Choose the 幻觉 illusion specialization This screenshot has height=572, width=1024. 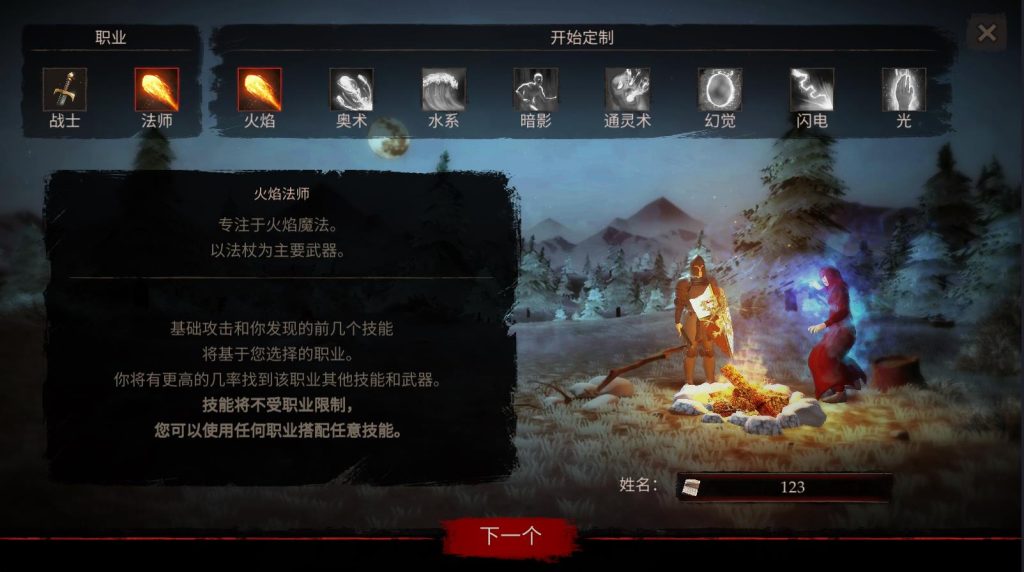pyautogui.click(x=719, y=90)
